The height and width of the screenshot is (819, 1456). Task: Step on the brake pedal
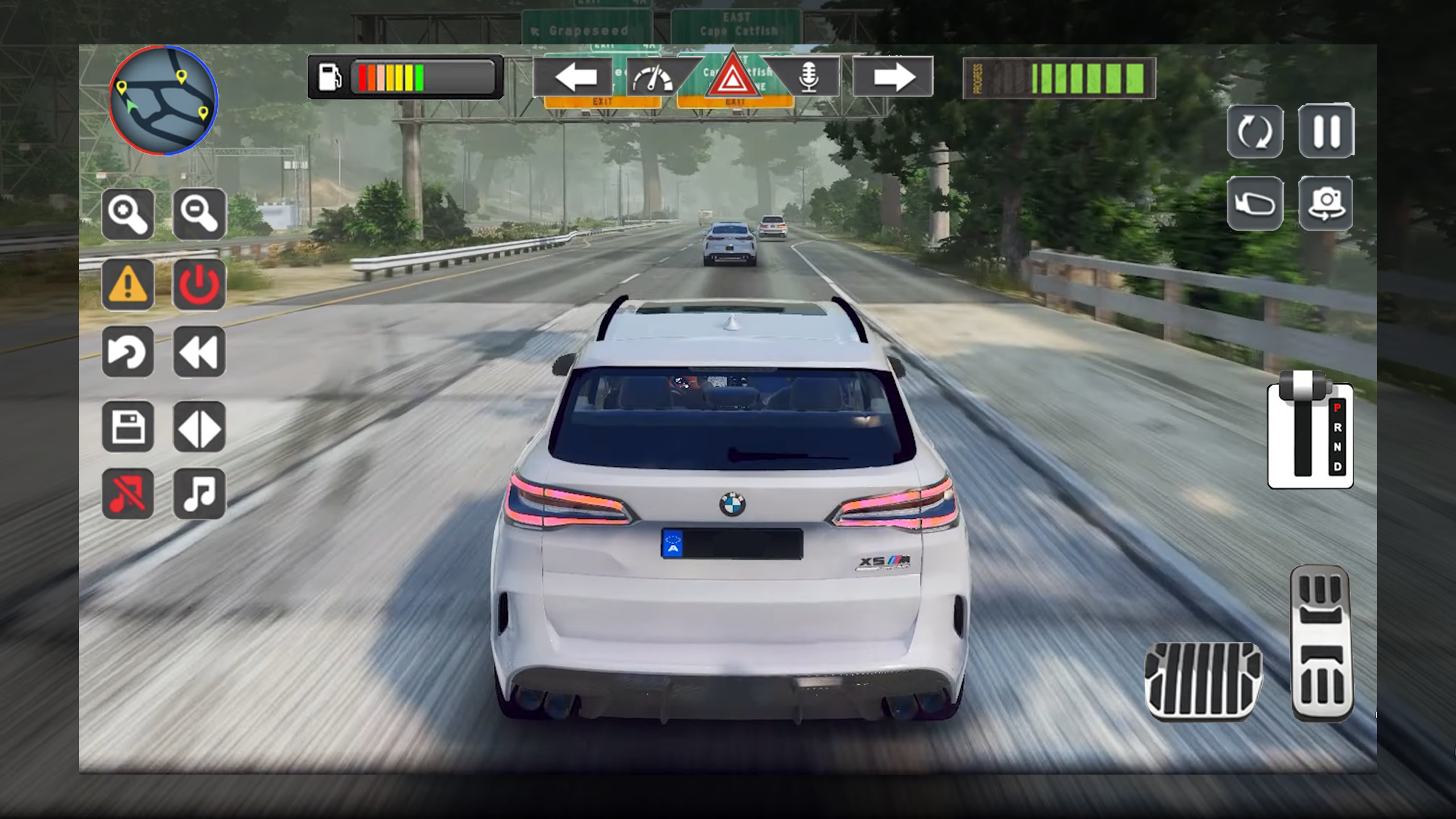pos(1203,681)
